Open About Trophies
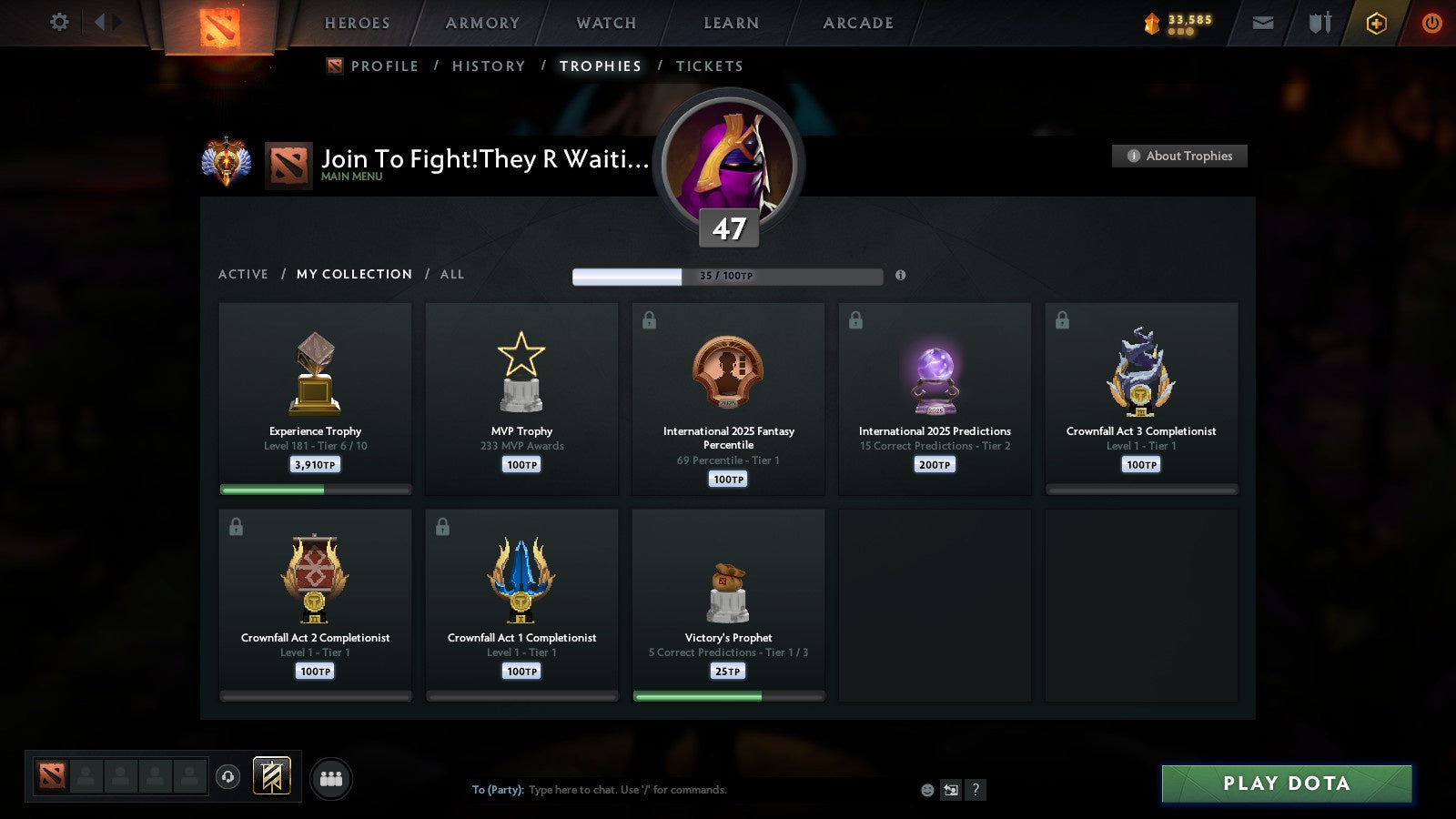The image size is (1456, 819). click(x=1178, y=156)
